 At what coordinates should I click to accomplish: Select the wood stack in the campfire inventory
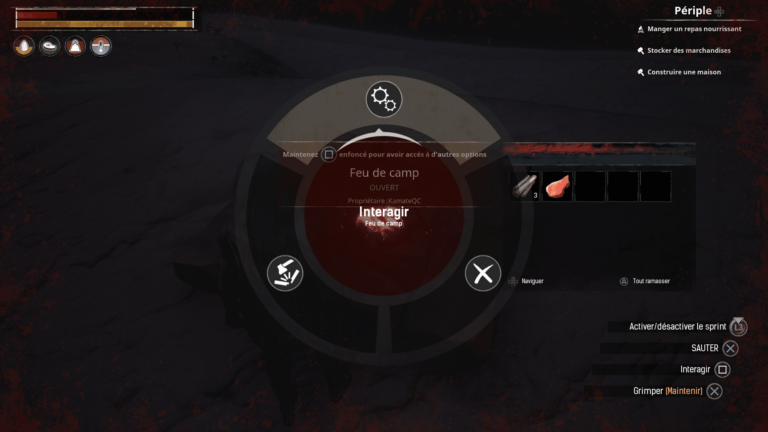525,186
